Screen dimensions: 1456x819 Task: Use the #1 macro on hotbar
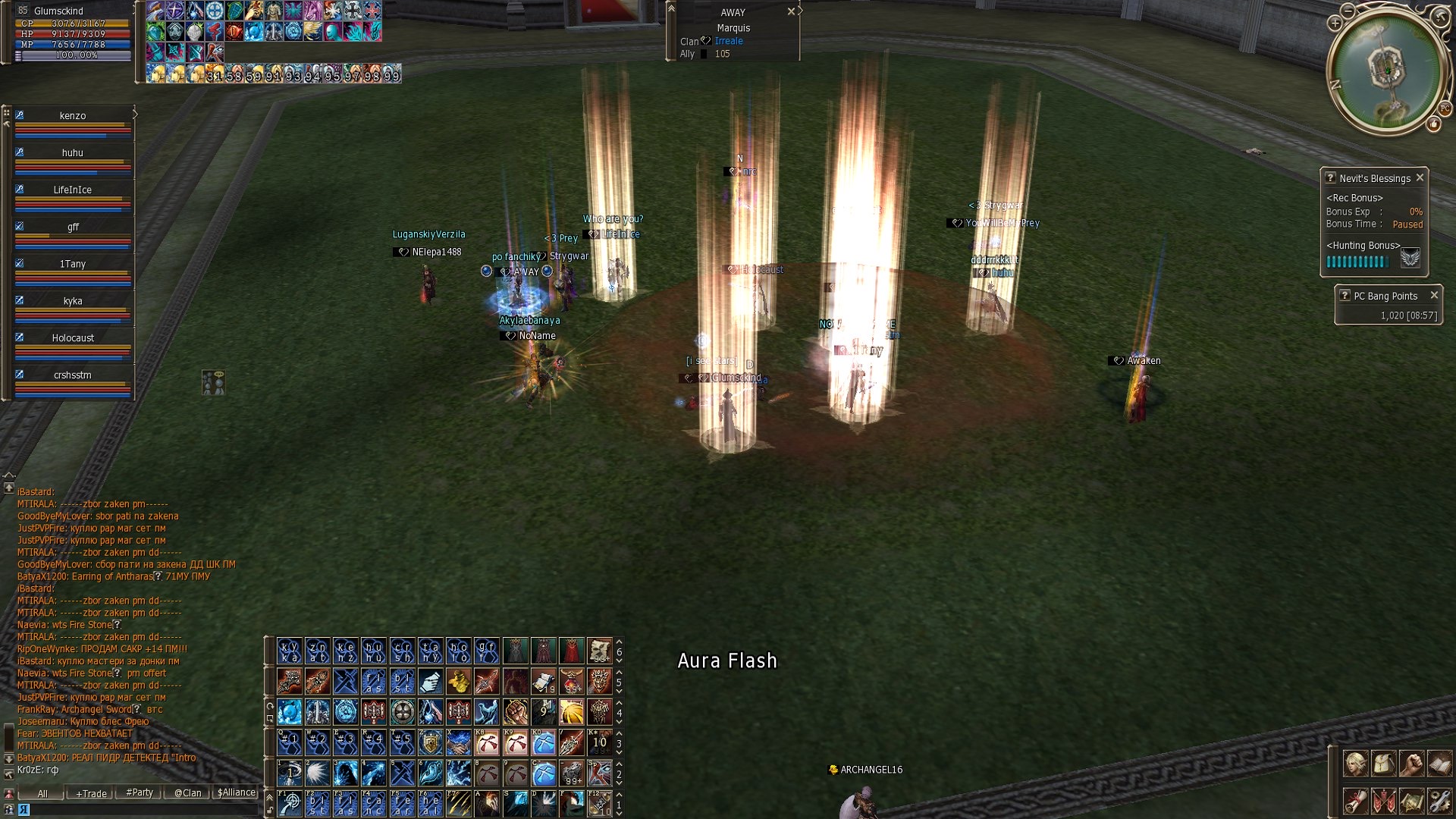(x=289, y=741)
